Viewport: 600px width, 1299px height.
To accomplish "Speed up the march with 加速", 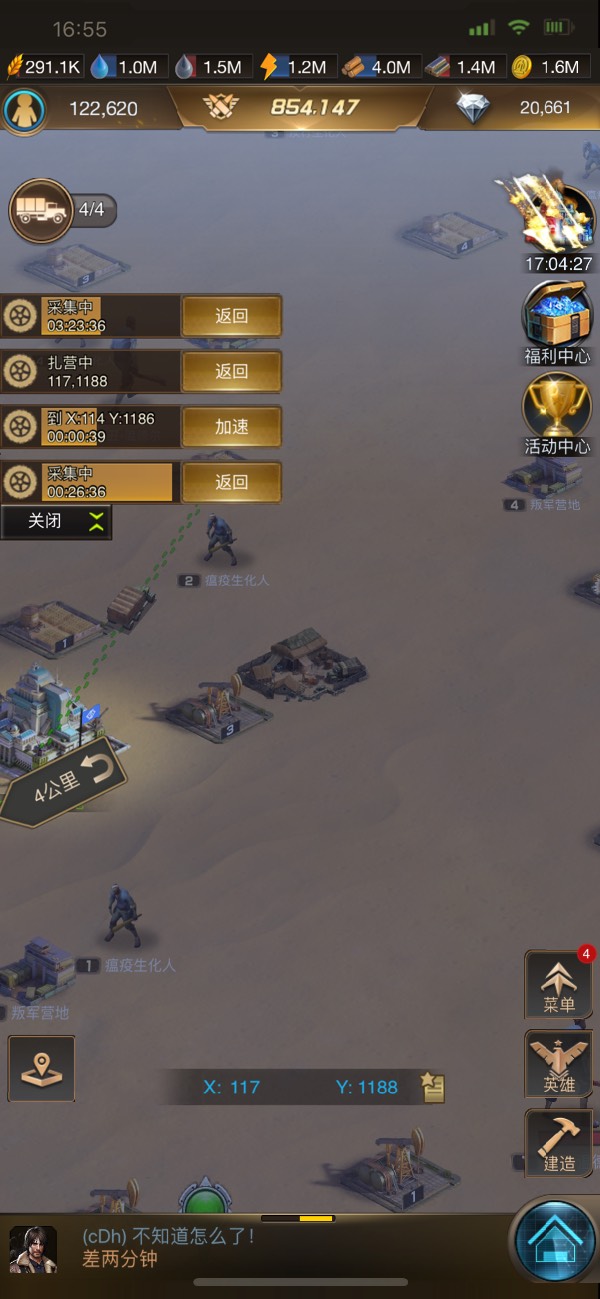I will coord(231,427).
